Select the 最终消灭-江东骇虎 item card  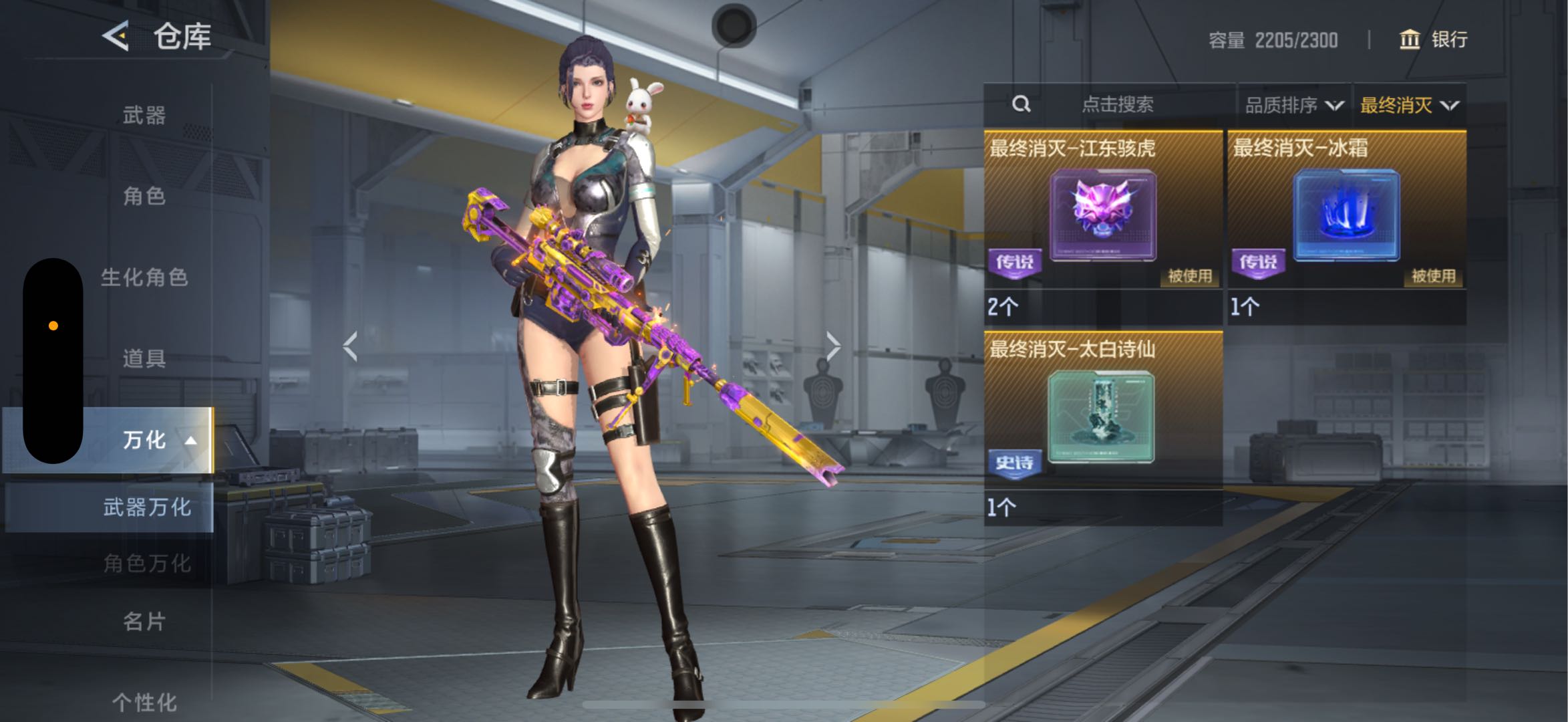tap(1103, 215)
